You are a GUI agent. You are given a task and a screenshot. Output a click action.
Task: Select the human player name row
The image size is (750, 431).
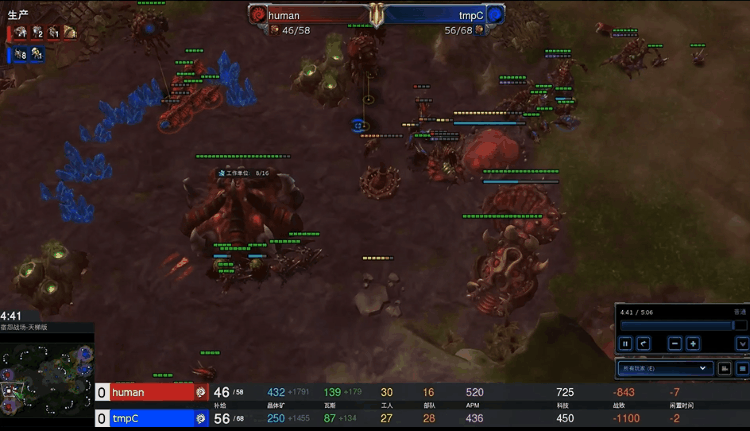click(x=150, y=393)
